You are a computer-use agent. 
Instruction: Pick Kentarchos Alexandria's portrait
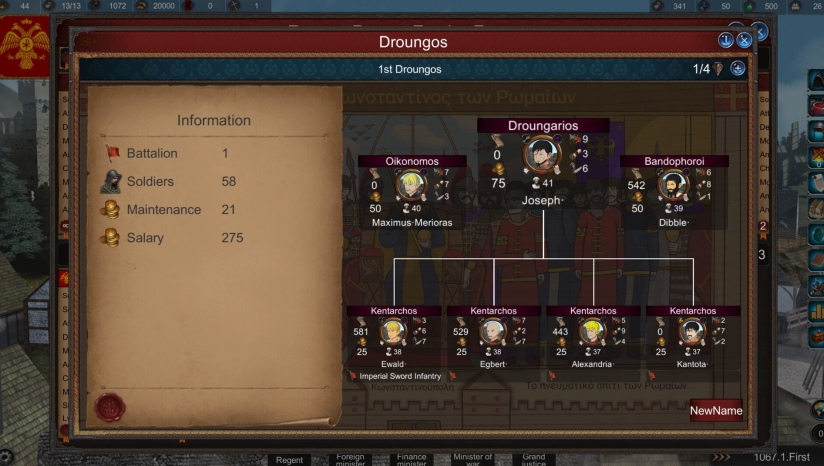pos(593,331)
